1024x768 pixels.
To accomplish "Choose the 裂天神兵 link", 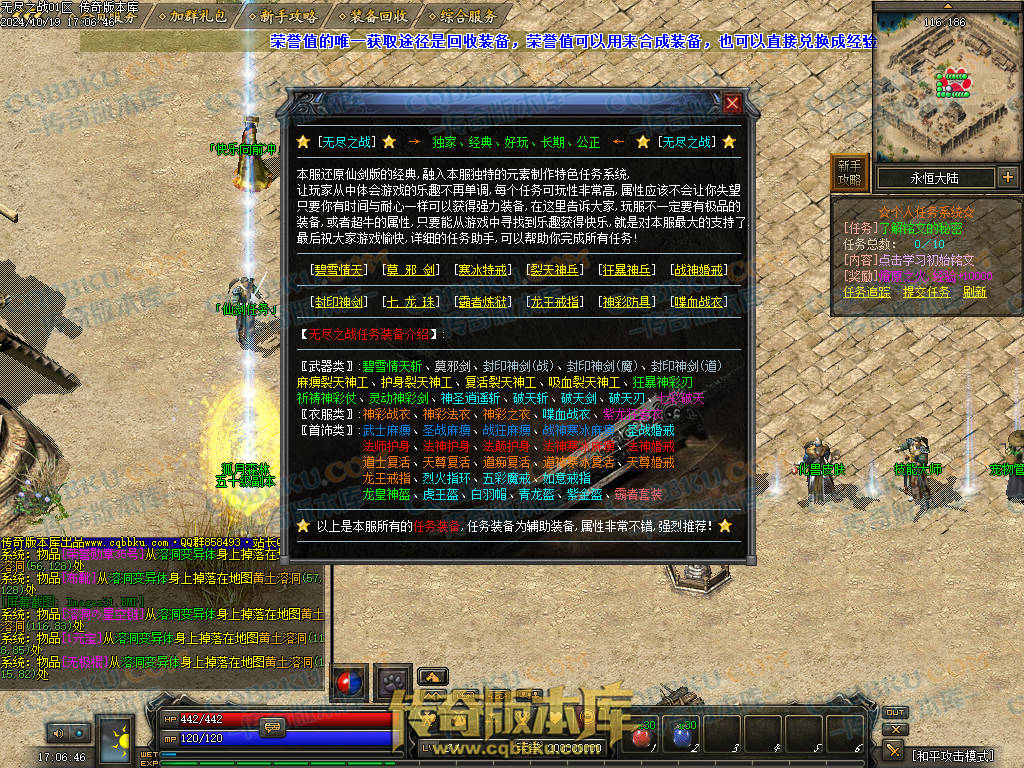I will [x=556, y=269].
